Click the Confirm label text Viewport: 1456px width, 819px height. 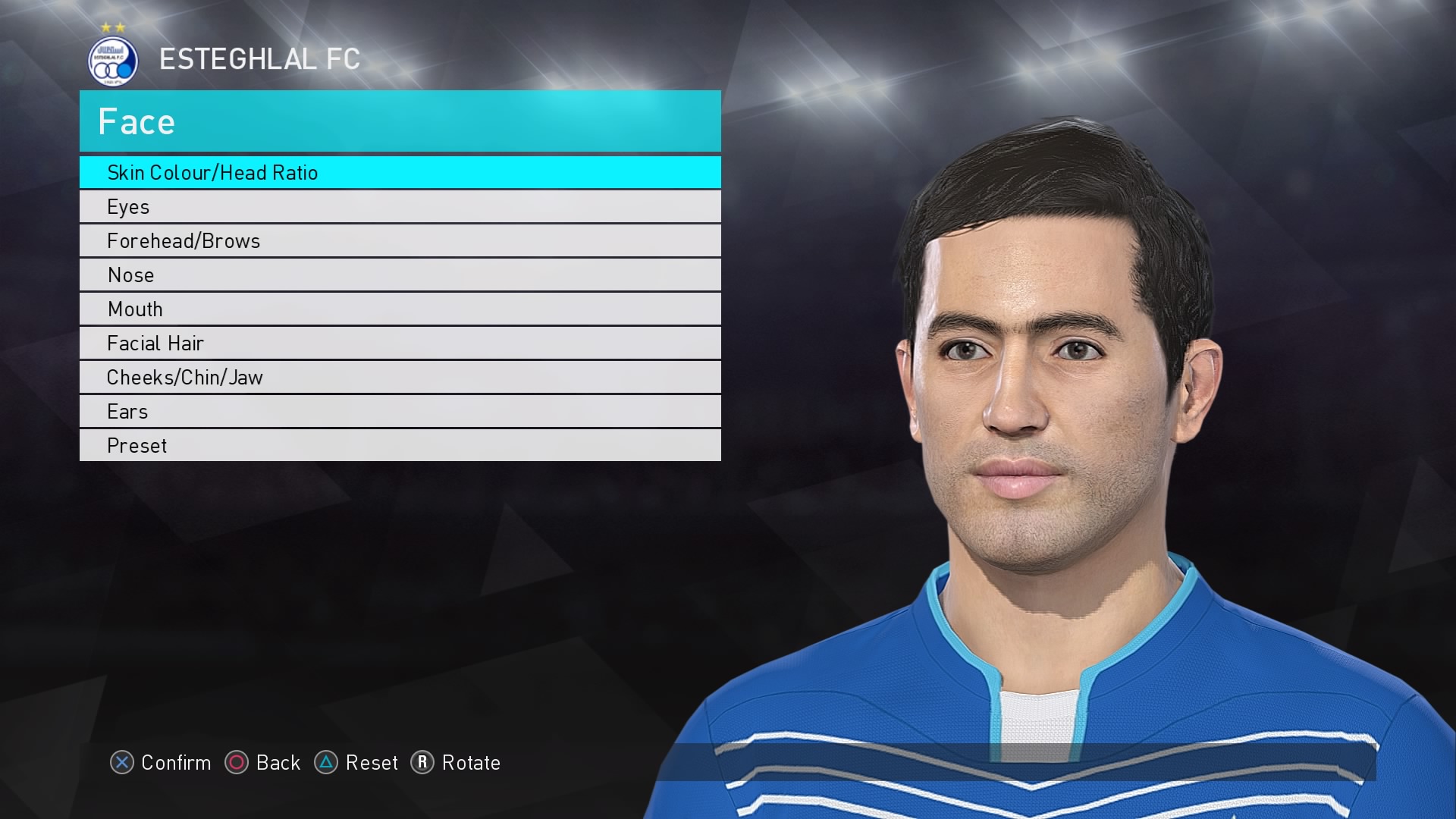point(176,764)
